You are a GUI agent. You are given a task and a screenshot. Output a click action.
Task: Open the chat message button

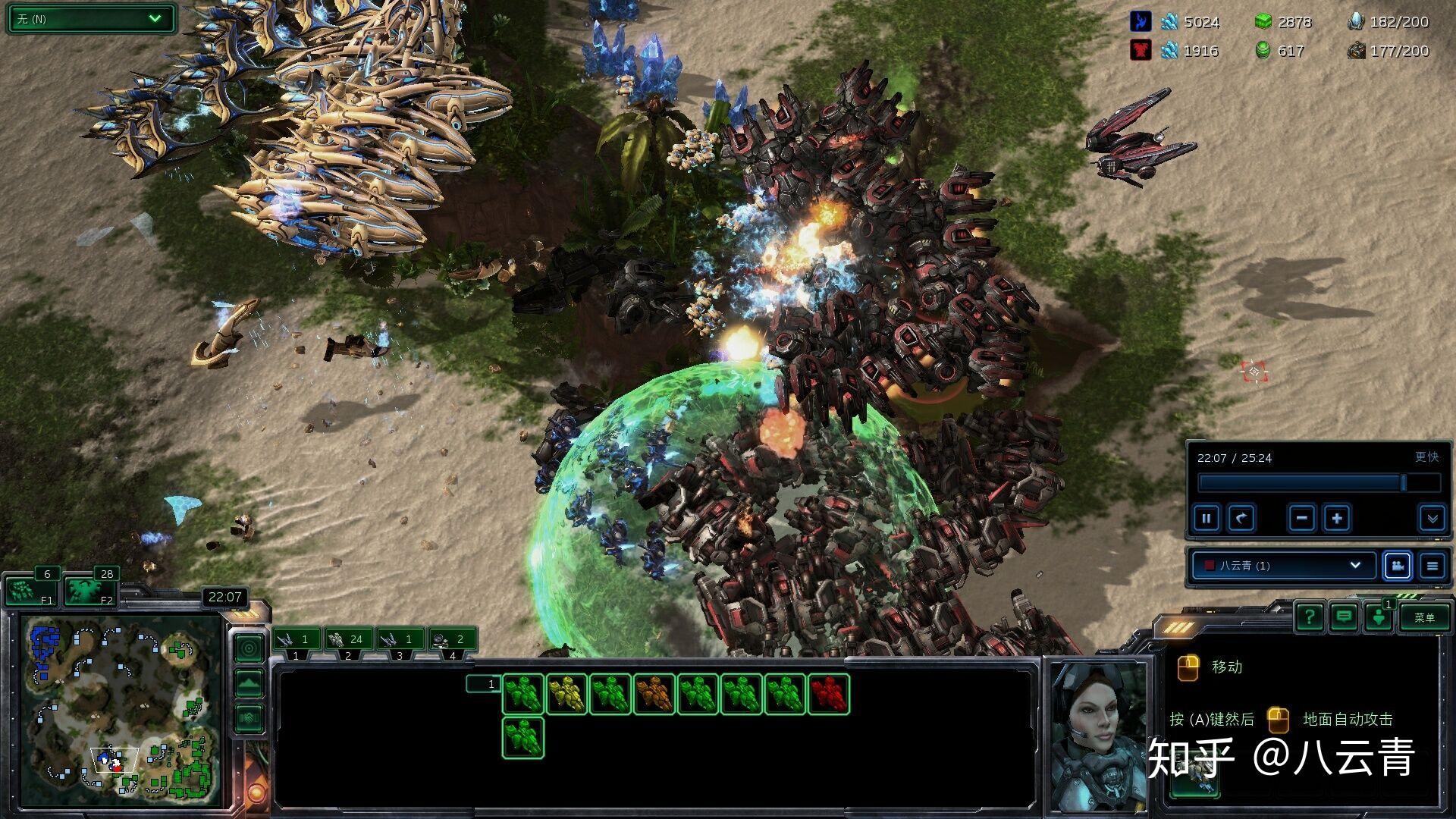tap(1344, 617)
